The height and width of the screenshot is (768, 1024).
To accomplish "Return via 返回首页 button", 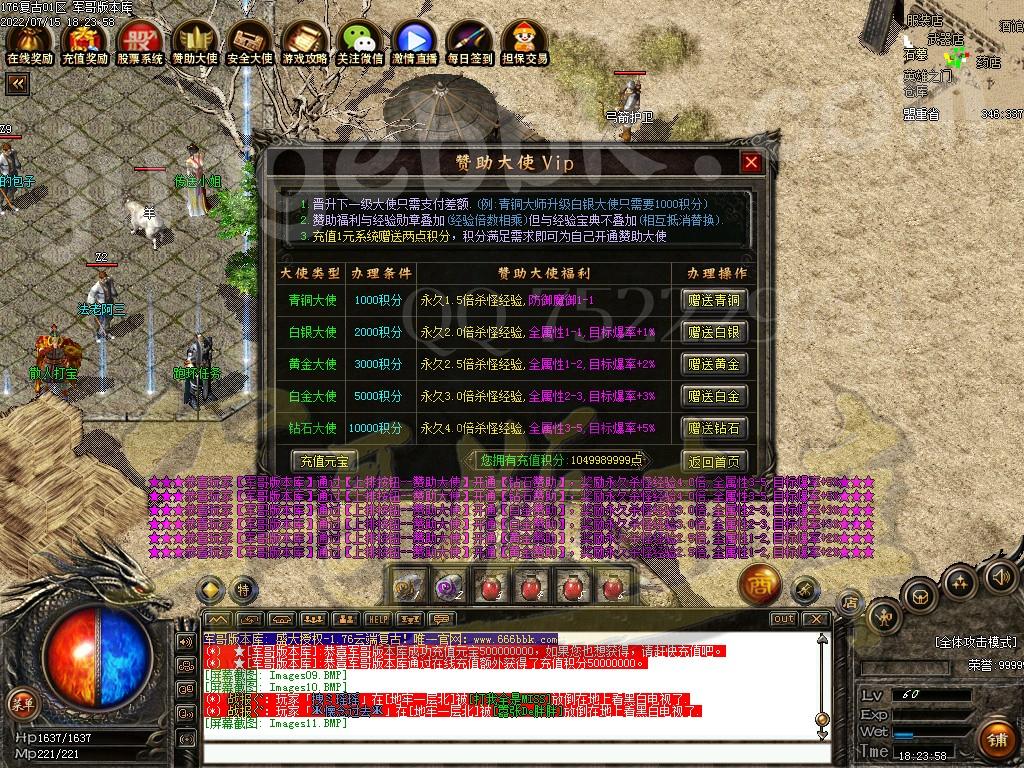I will coord(714,461).
